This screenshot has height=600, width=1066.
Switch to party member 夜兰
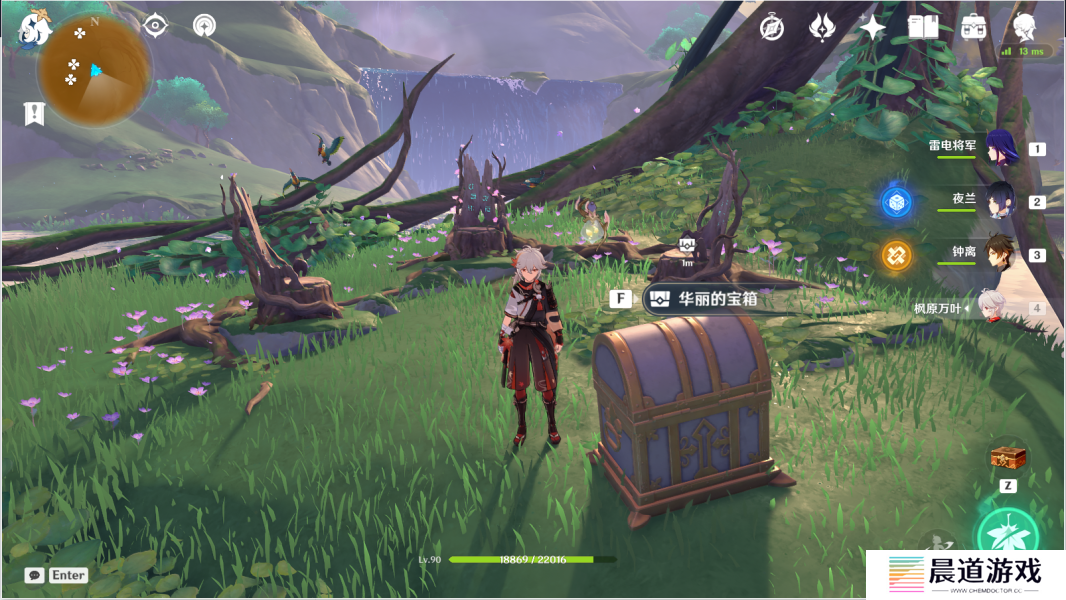point(1000,201)
